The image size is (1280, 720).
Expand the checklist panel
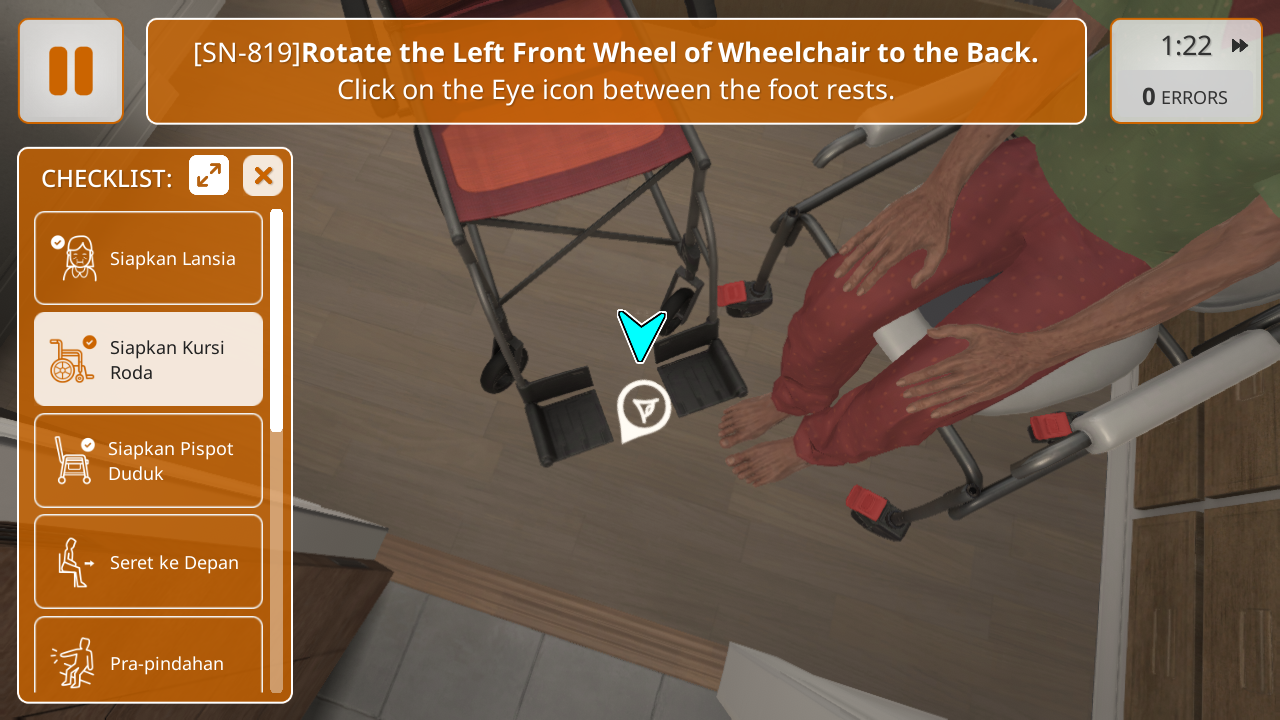(x=209, y=176)
